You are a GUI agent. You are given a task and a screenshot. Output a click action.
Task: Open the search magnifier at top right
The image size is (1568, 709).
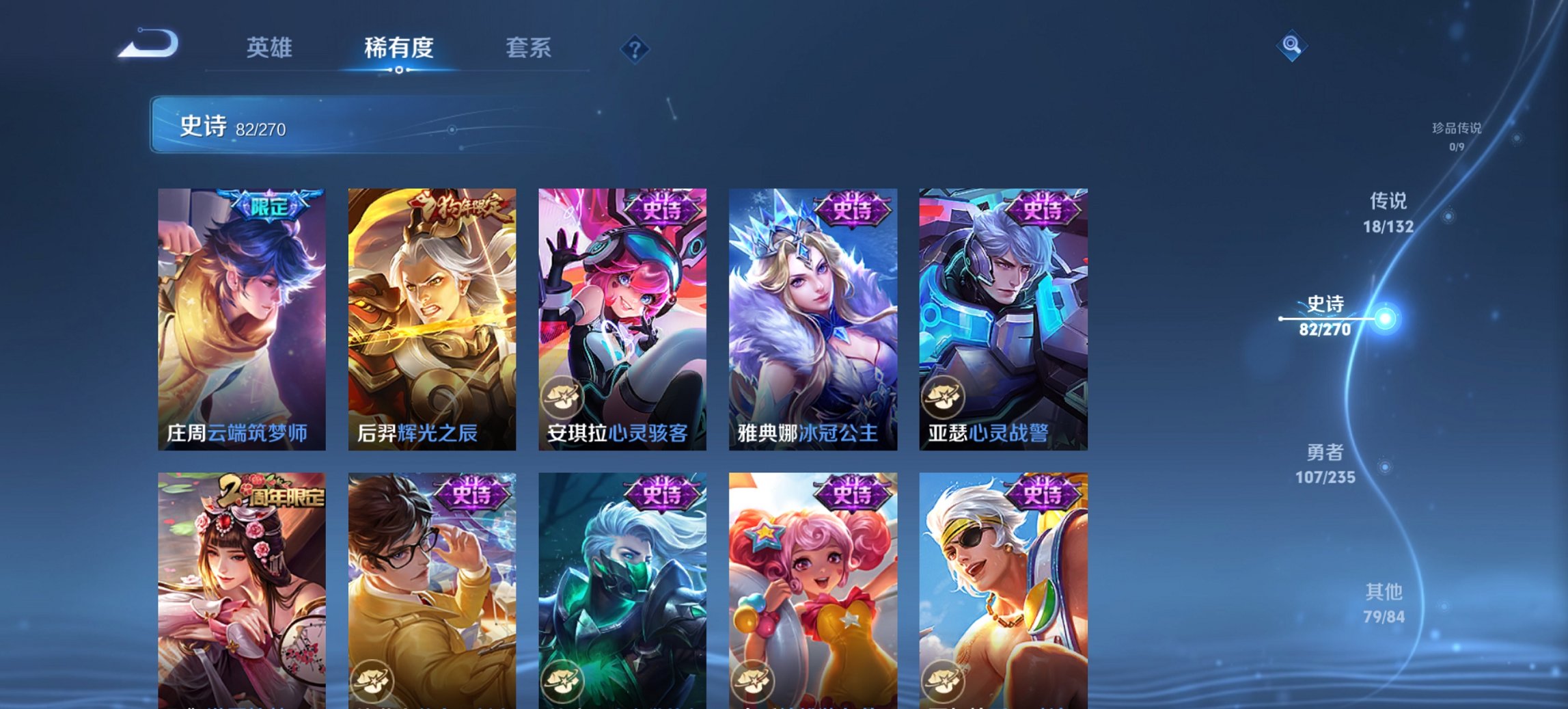[1290, 45]
